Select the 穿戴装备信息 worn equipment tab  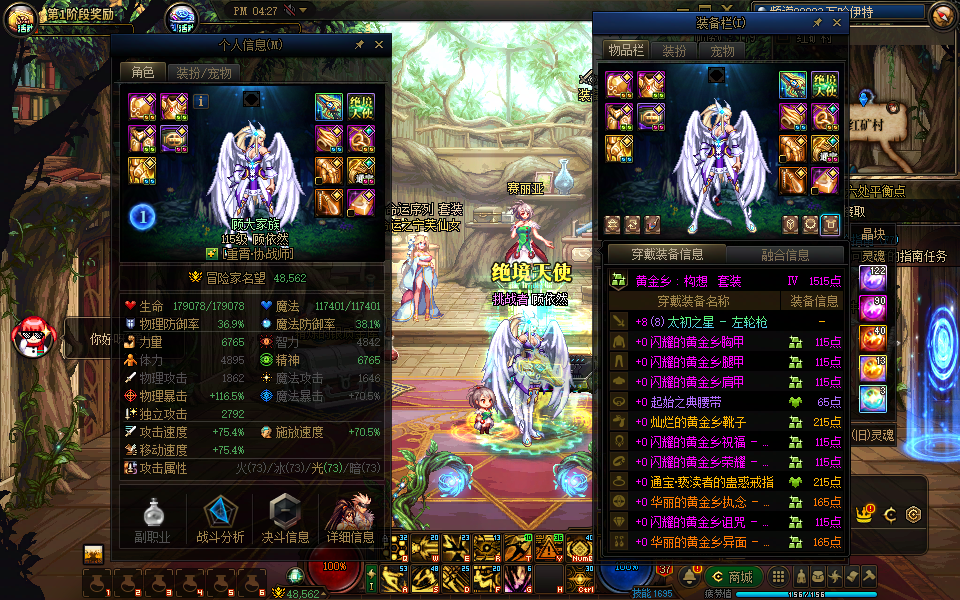click(667, 254)
